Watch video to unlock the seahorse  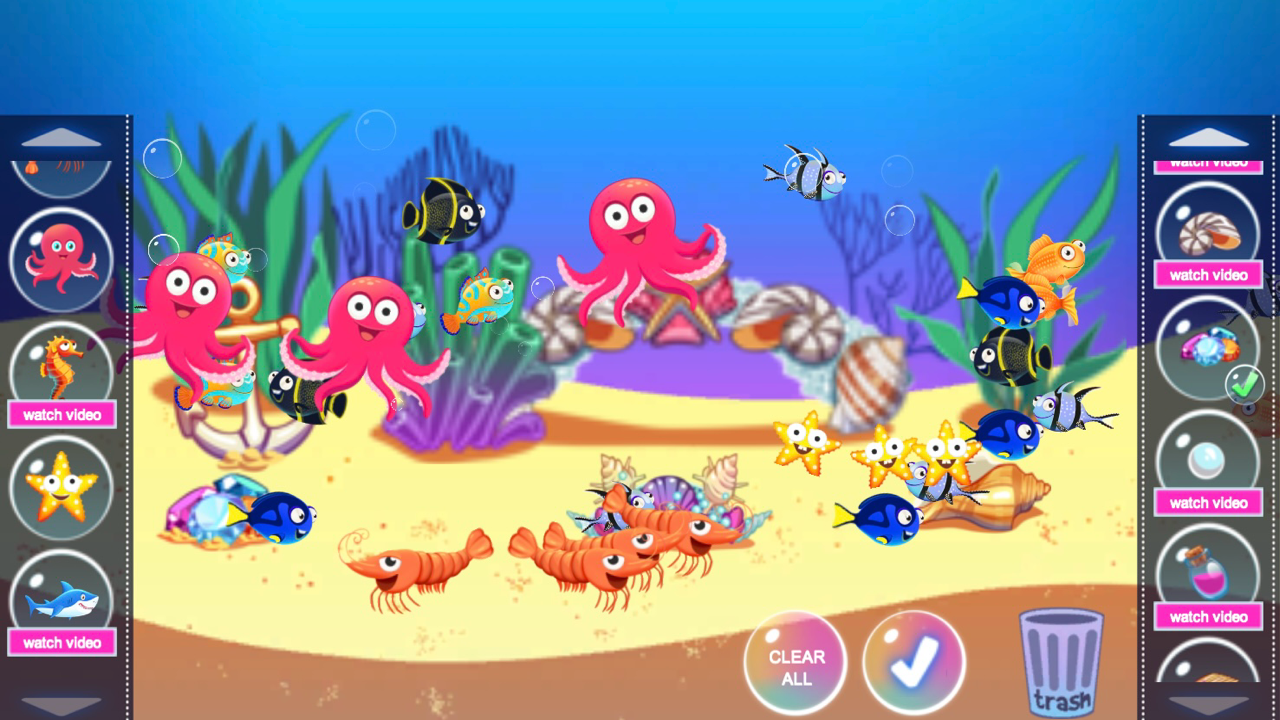point(62,414)
